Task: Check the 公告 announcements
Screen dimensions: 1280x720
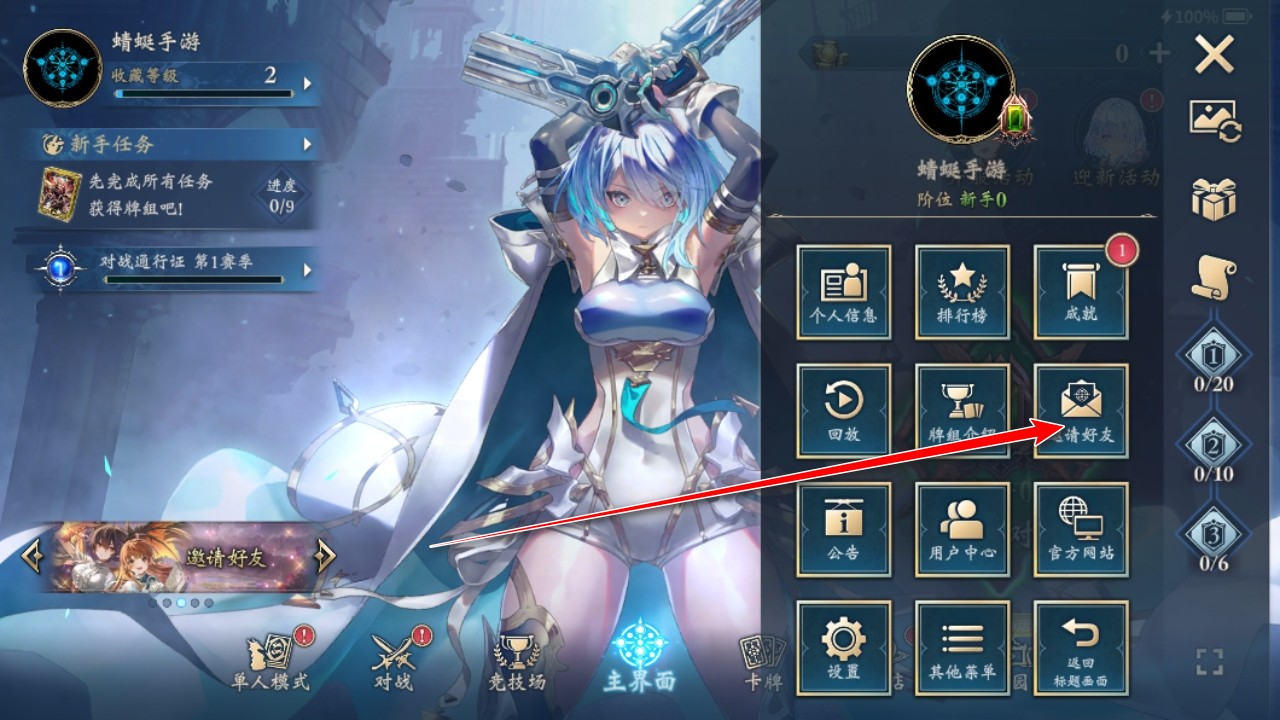Action: 843,528
